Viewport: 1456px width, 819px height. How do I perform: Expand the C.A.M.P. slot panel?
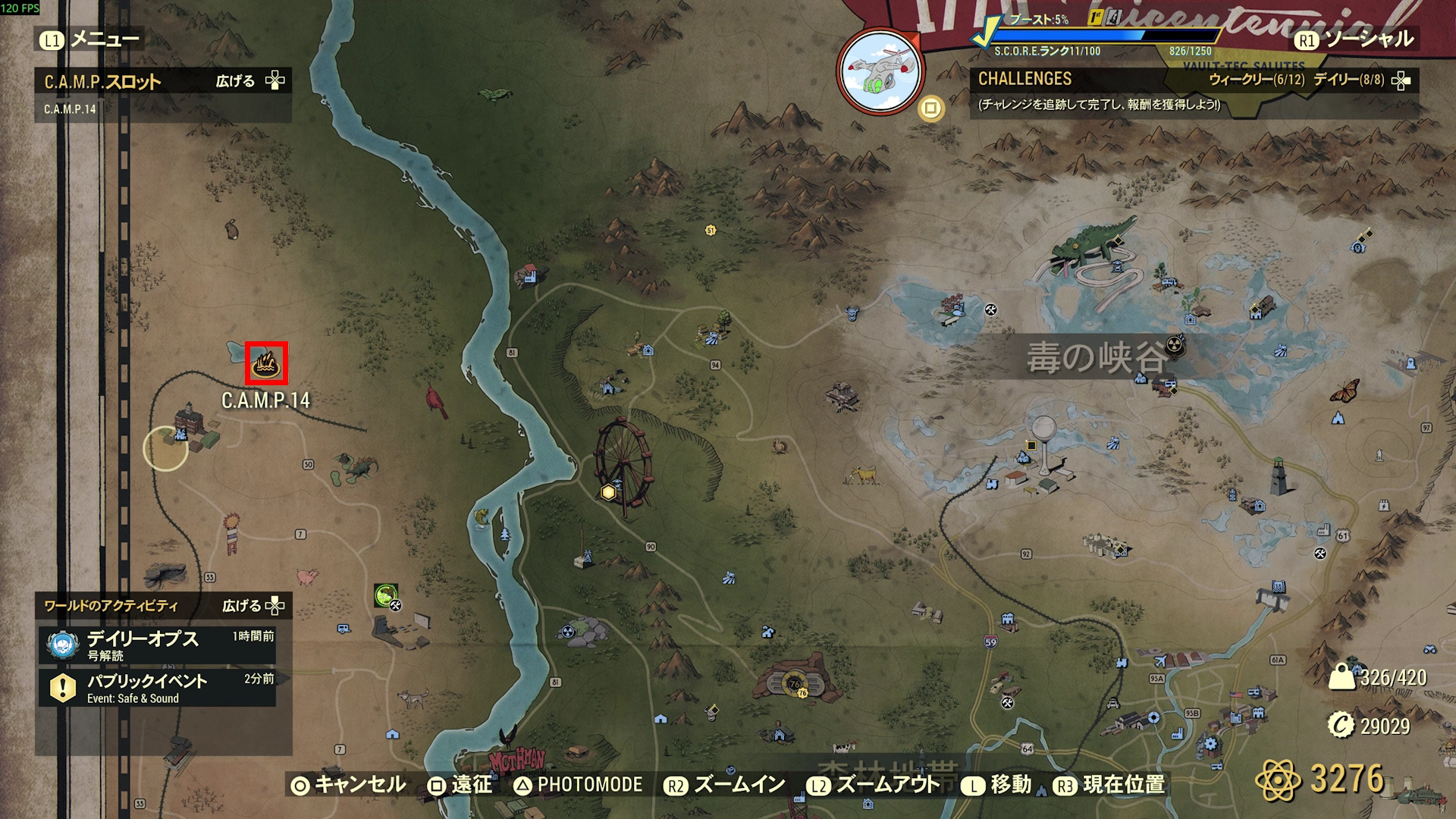[250, 81]
